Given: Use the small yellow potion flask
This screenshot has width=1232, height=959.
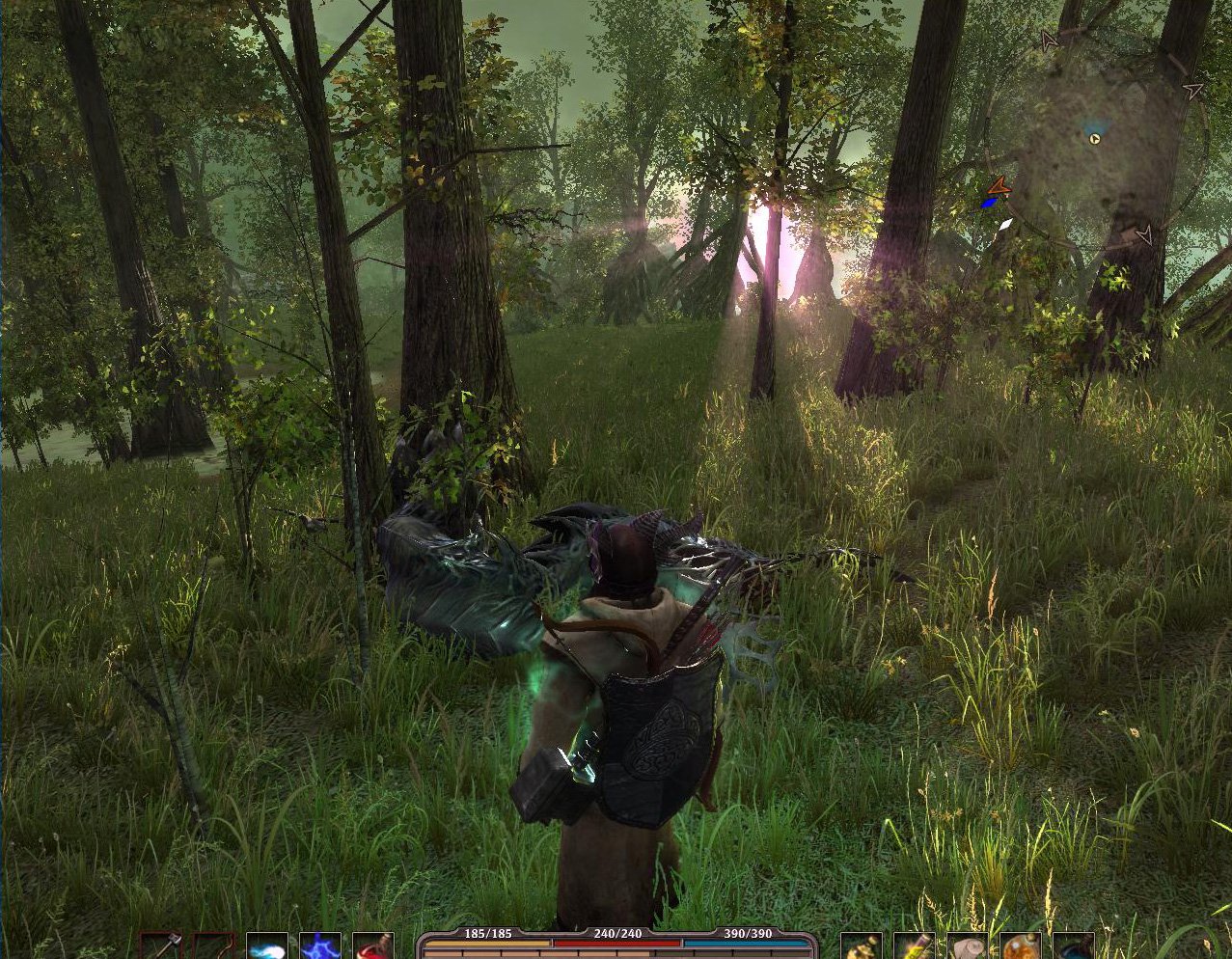Looking at the screenshot, I should 861,946.
